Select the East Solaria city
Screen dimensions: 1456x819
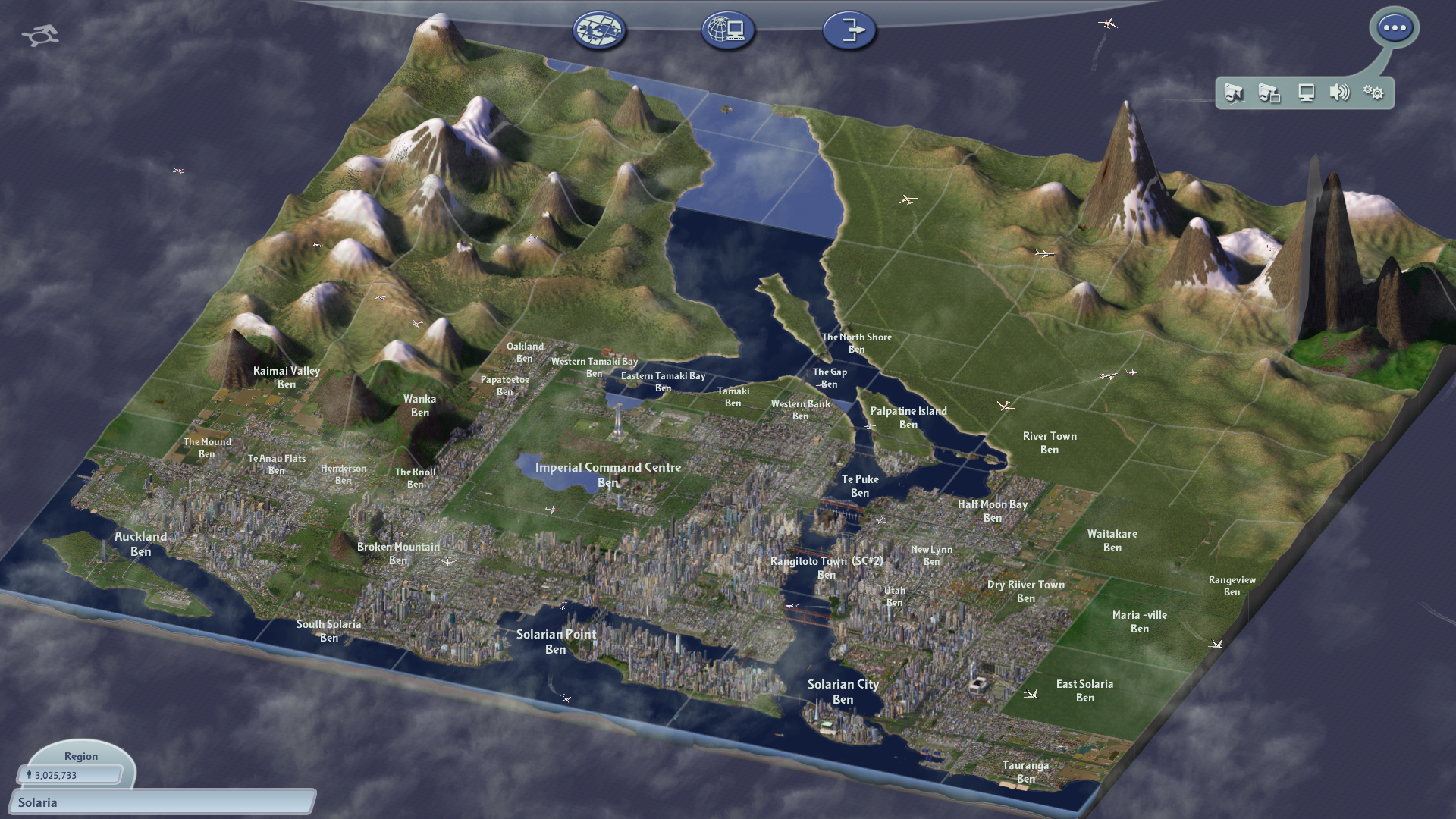point(1084,690)
